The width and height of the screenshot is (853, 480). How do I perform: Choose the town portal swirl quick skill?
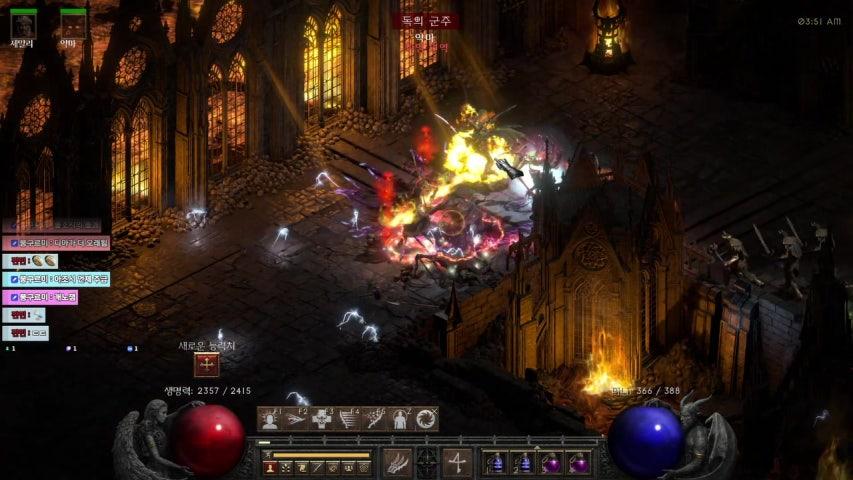point(427,420)
